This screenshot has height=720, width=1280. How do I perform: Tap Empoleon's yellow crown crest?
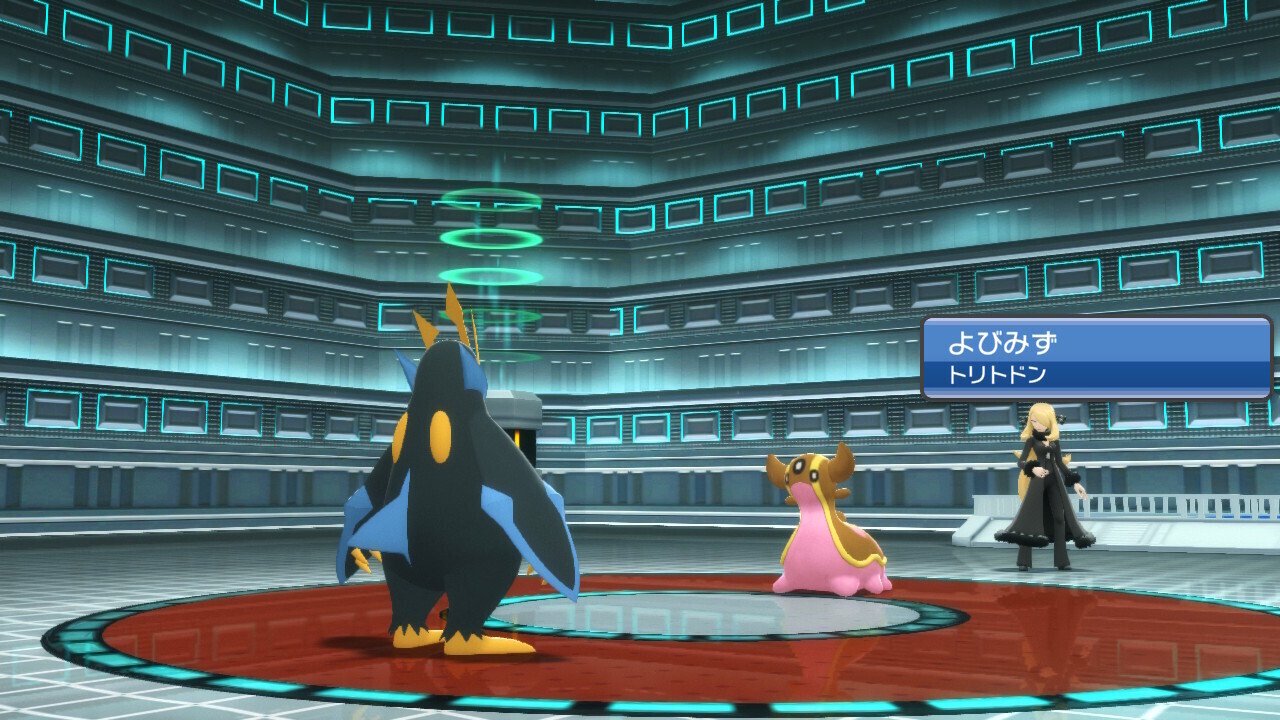460,320
